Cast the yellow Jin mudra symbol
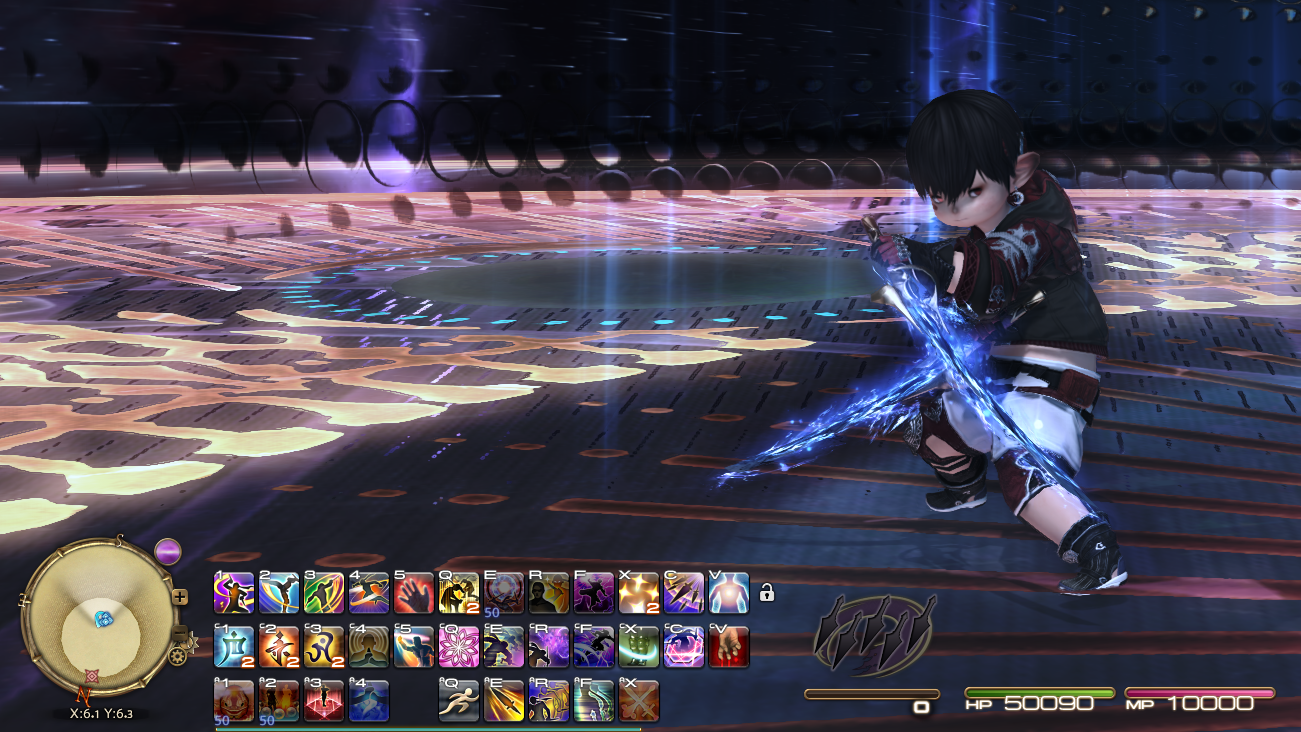Viewport: 1301px width, 732px height. [x=324, y=647]
